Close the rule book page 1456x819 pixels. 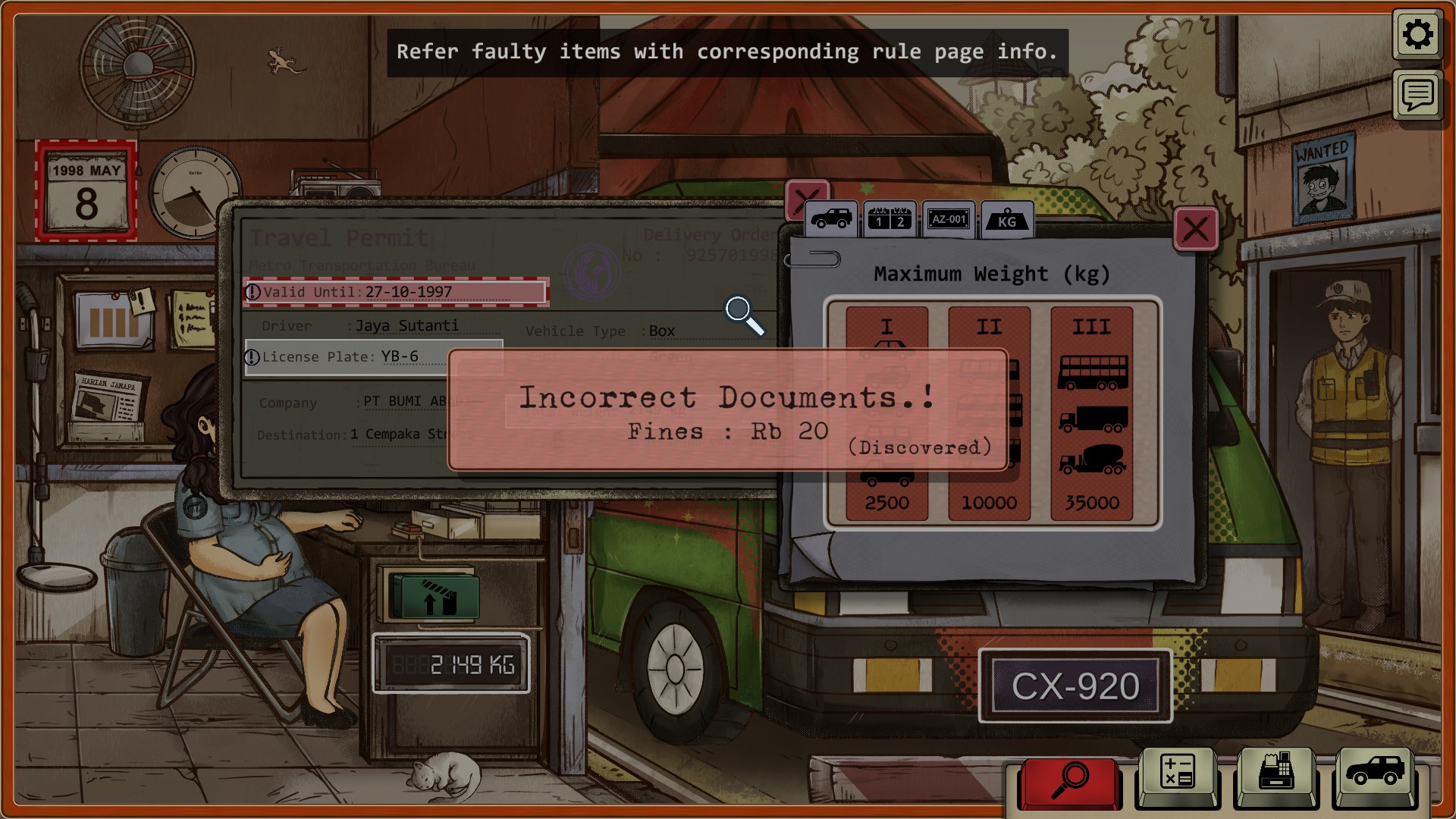click(x=1195, y=229)
